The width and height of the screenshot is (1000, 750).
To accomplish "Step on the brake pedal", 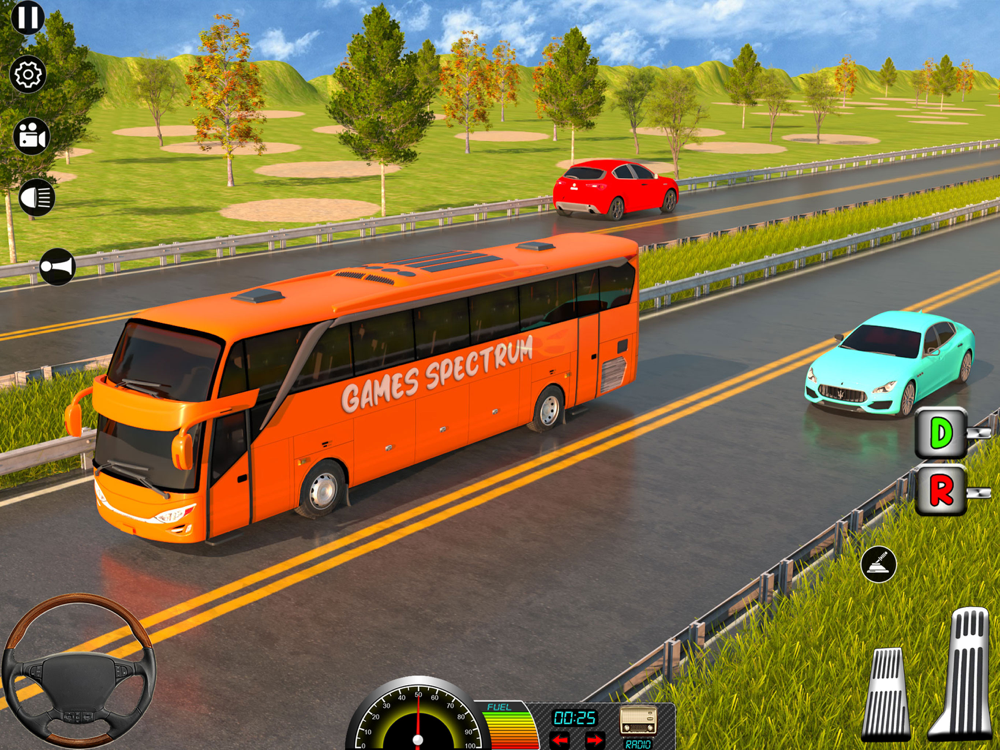I will pos(886,694).
